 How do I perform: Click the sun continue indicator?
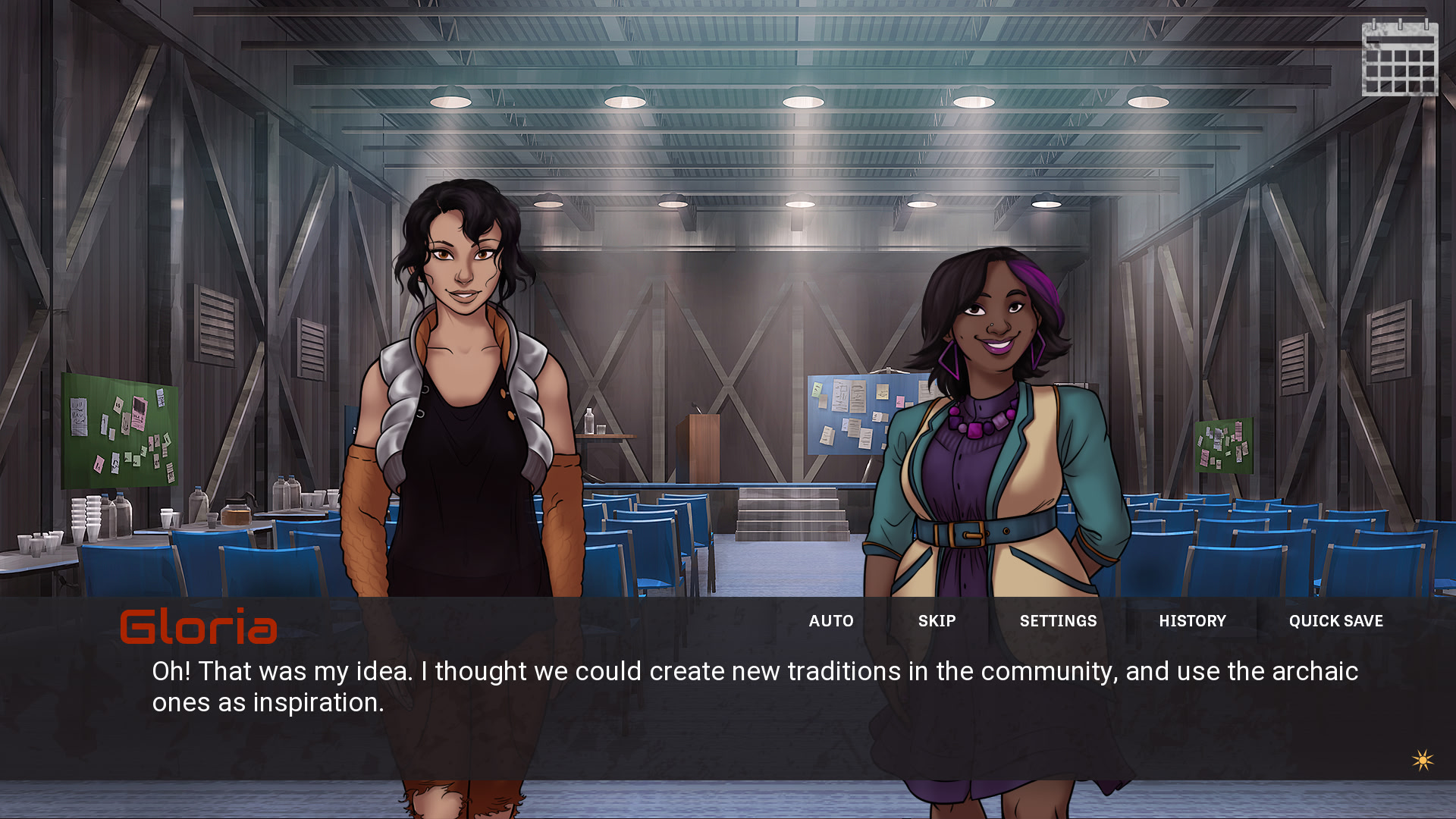coord(1423,760)
